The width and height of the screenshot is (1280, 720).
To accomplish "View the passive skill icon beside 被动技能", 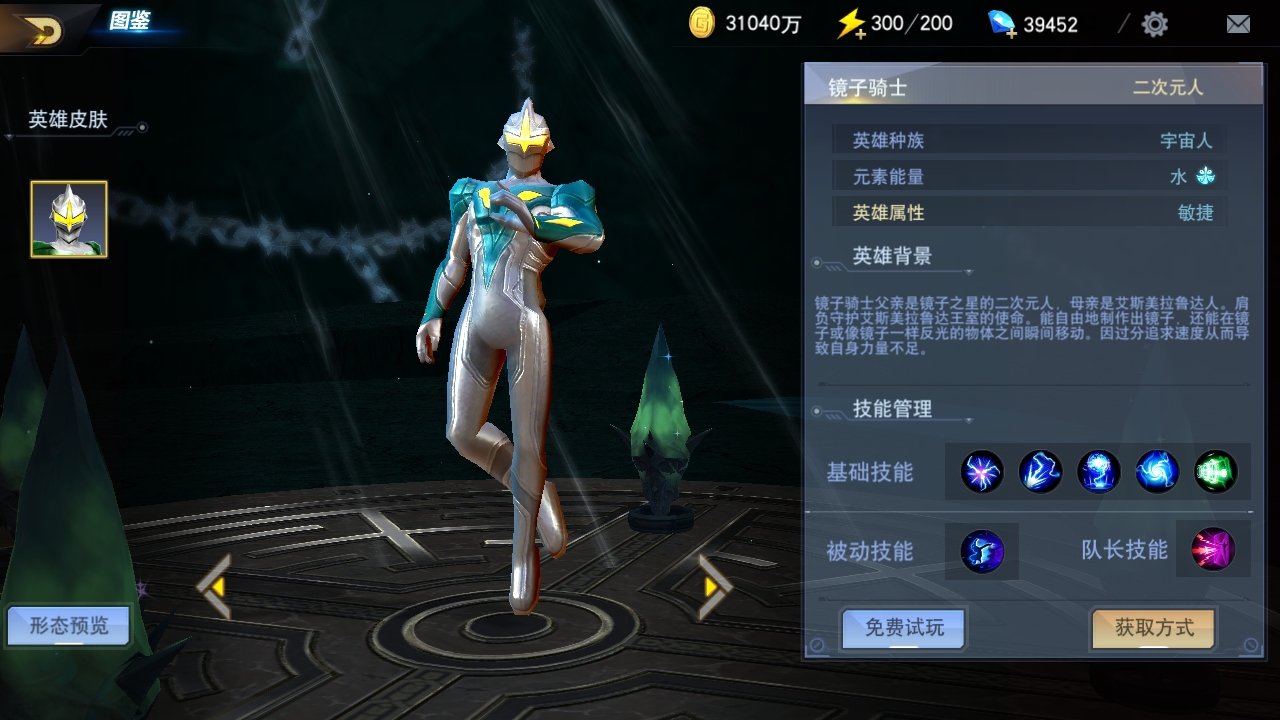I will pos(982,551).
